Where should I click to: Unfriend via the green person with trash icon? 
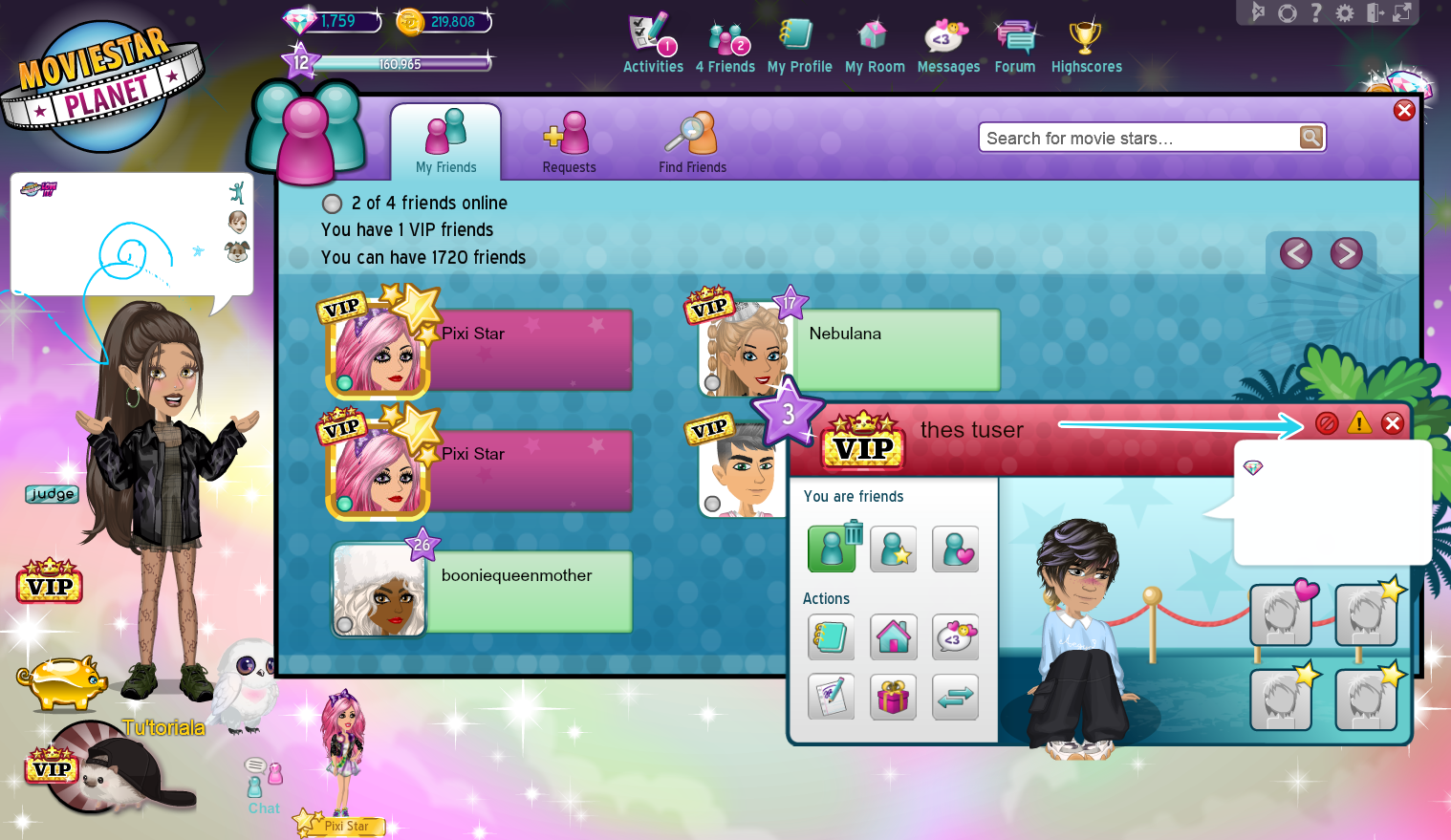[x=832, y=548]
